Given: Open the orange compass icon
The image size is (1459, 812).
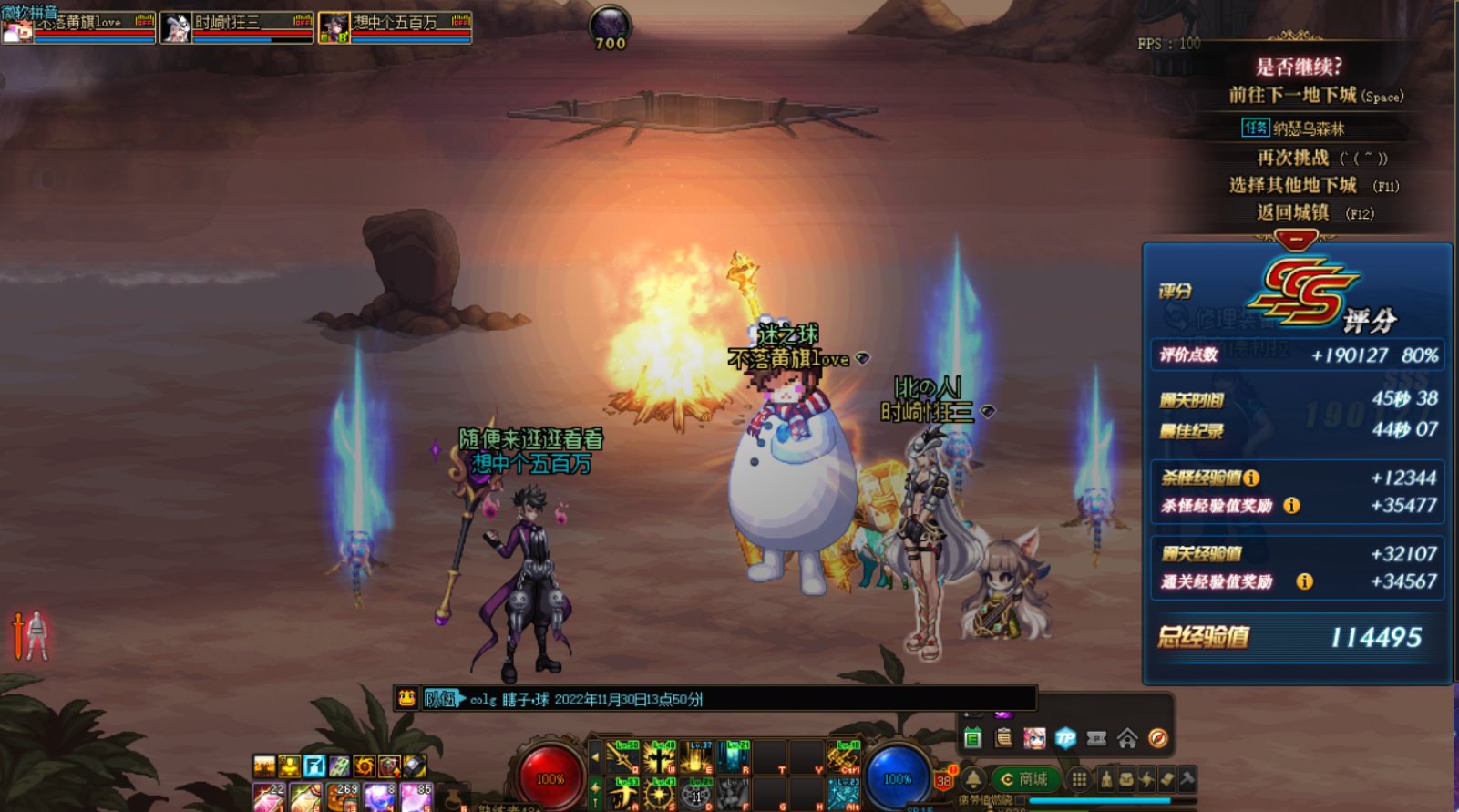Looking at the screenshot, I should tap(1158, 738).
